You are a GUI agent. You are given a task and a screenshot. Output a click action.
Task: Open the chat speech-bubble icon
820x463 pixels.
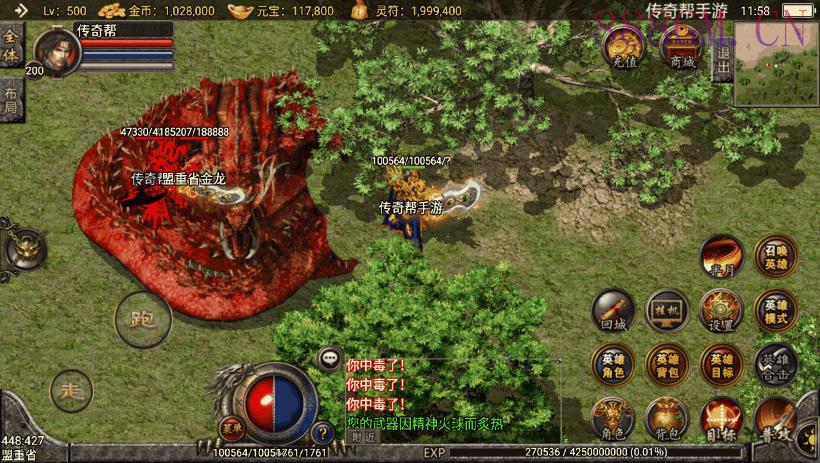pos(329,357)
